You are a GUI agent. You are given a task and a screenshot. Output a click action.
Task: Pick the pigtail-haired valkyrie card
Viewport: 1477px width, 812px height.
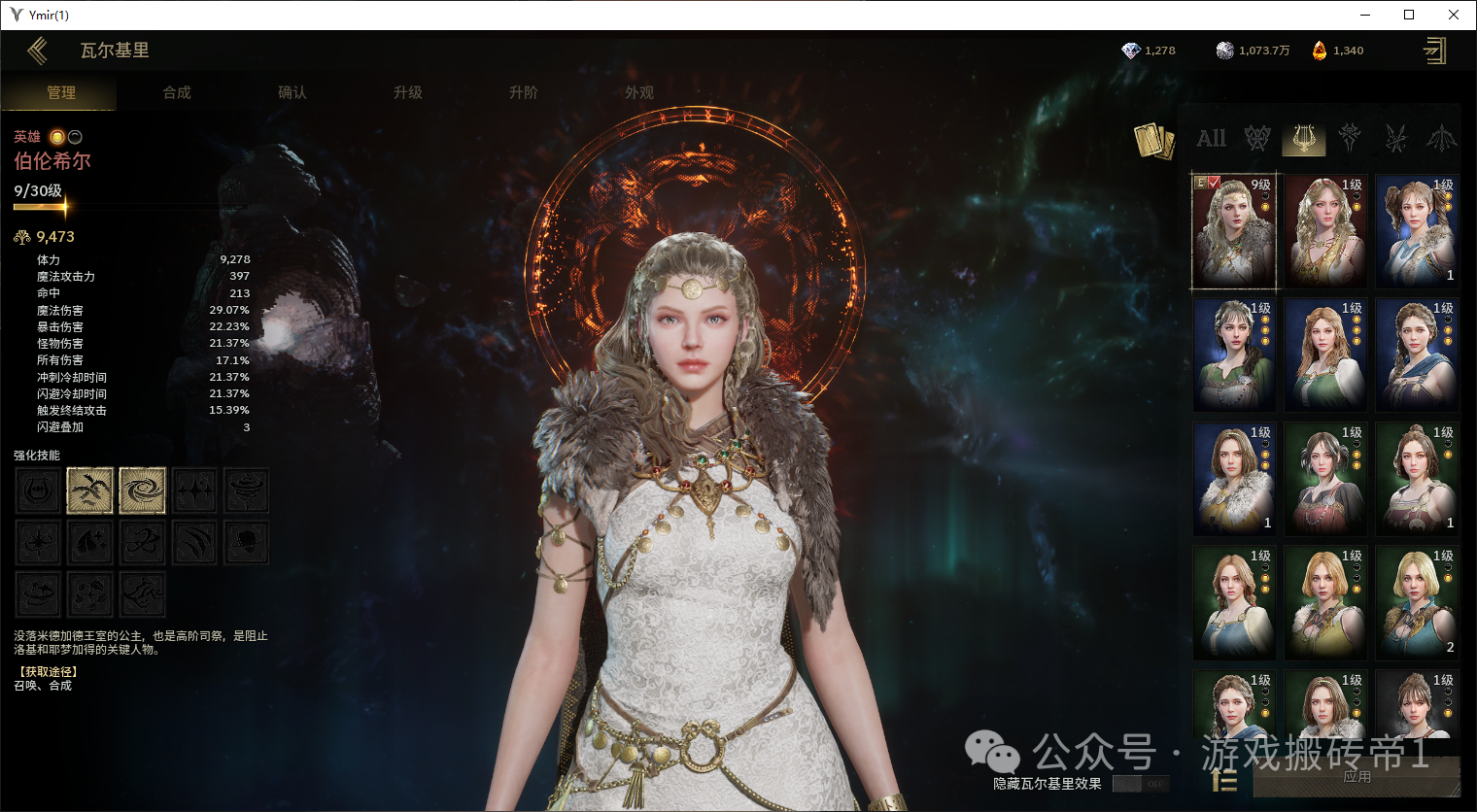pyautogui.click(x=1417, y=231)
